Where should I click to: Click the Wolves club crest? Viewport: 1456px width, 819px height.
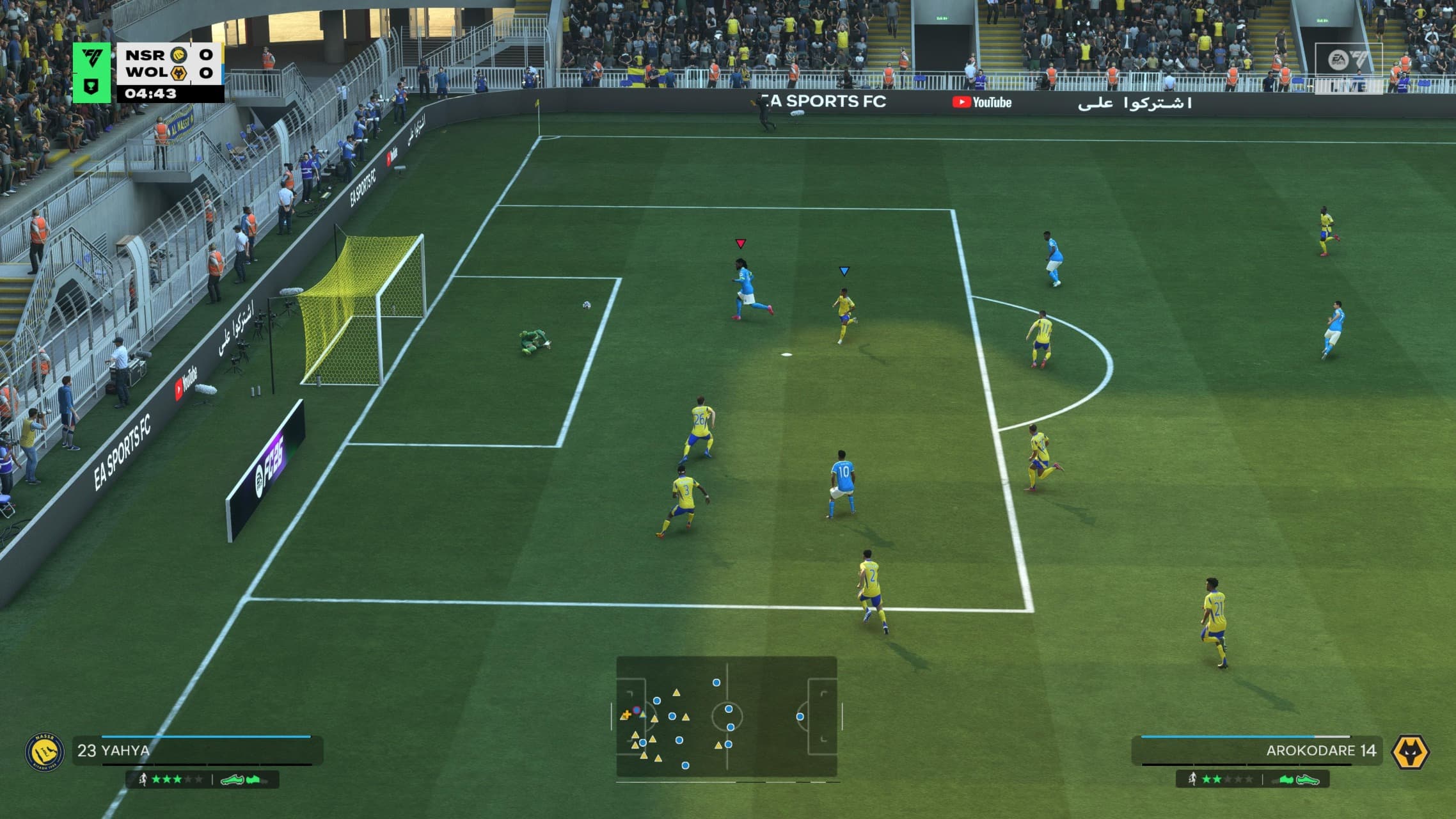1410,752
